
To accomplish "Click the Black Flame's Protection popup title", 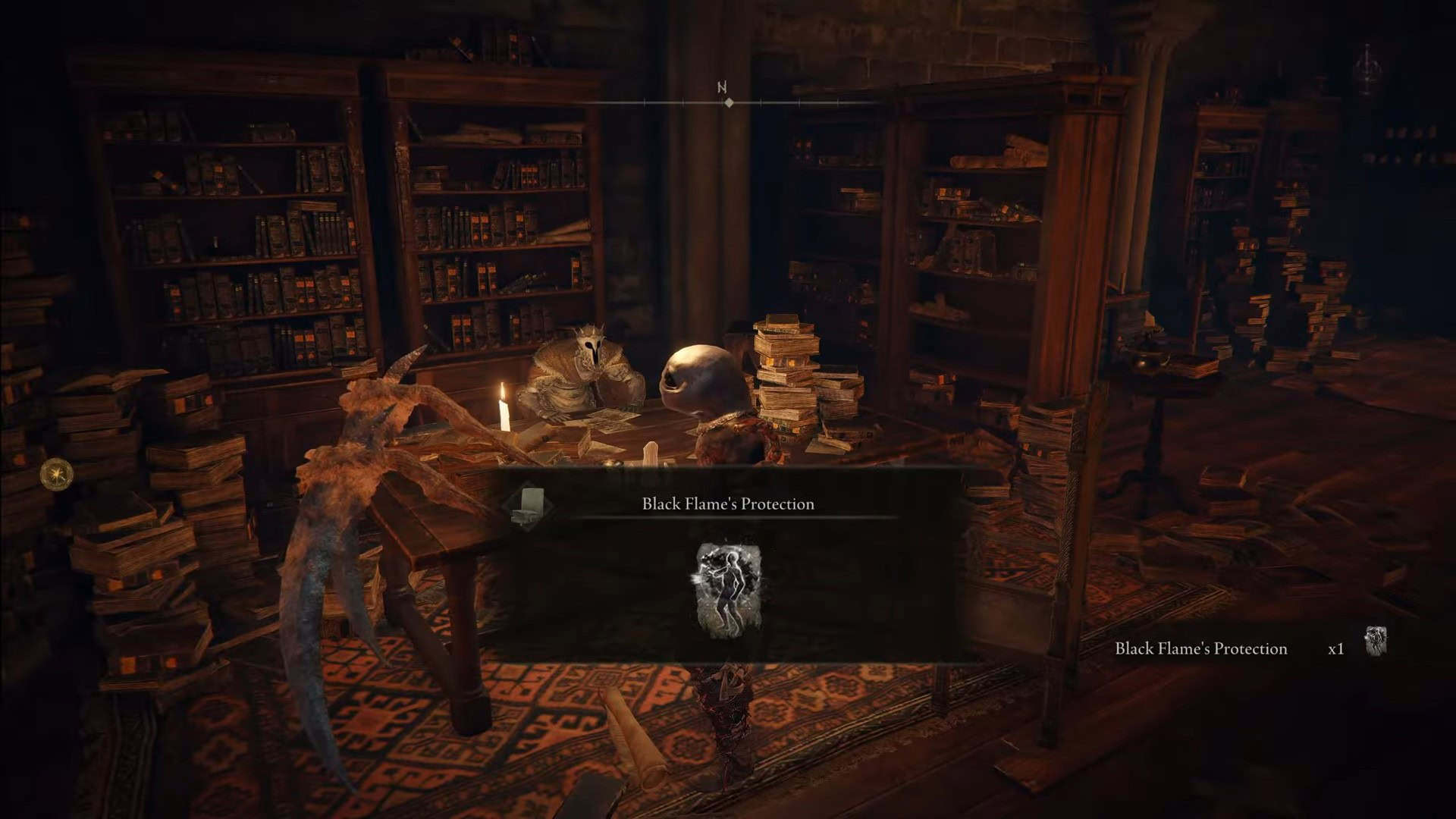I will tap(728, 504).
